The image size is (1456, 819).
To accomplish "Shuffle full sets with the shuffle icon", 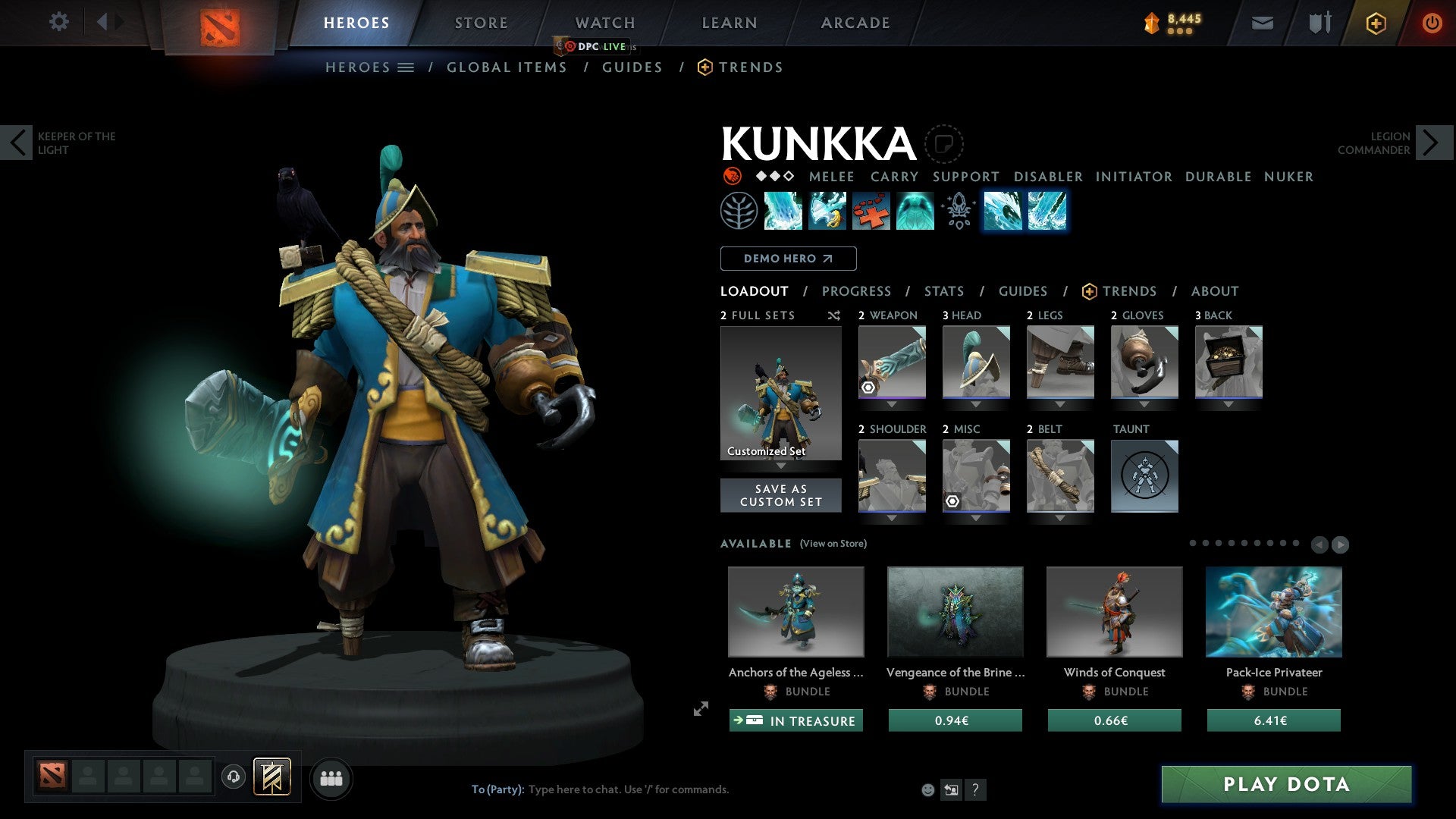I will click(x=834, y=315).
